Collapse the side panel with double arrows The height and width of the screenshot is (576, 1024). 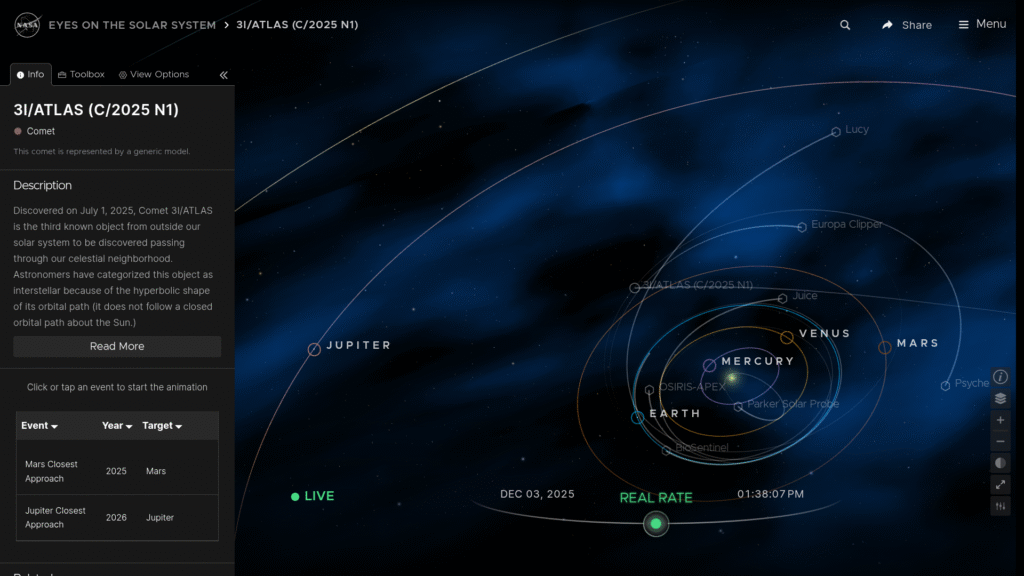pyautogui.click(x=223, y=75)
